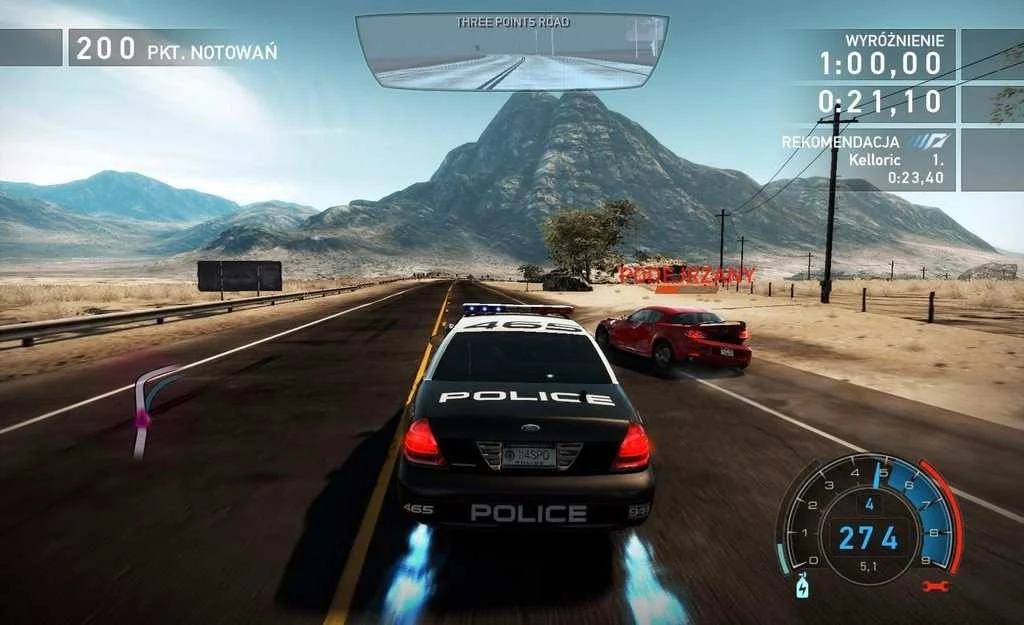Screen dimensions: 1024x625
Task: Click the rear-view mirror display
Action: (x=512, y=52)
